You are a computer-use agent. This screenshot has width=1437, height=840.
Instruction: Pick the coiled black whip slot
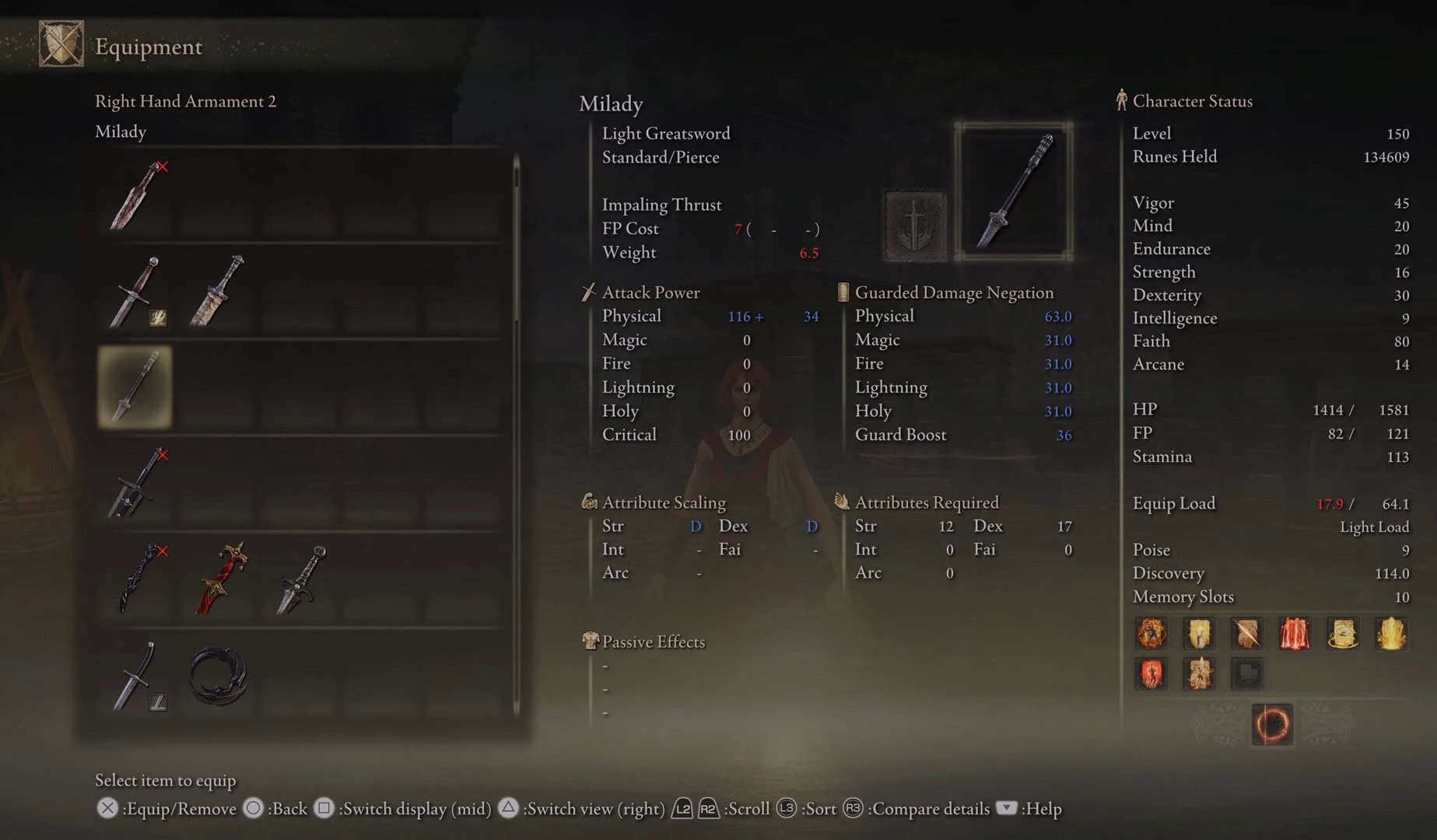coord(219,676)
